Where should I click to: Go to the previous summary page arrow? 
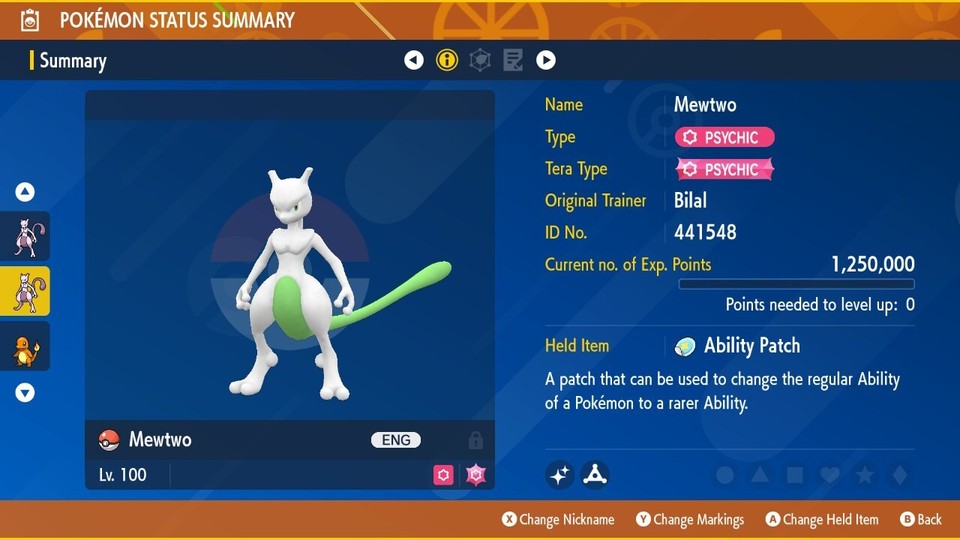point(414,61)
